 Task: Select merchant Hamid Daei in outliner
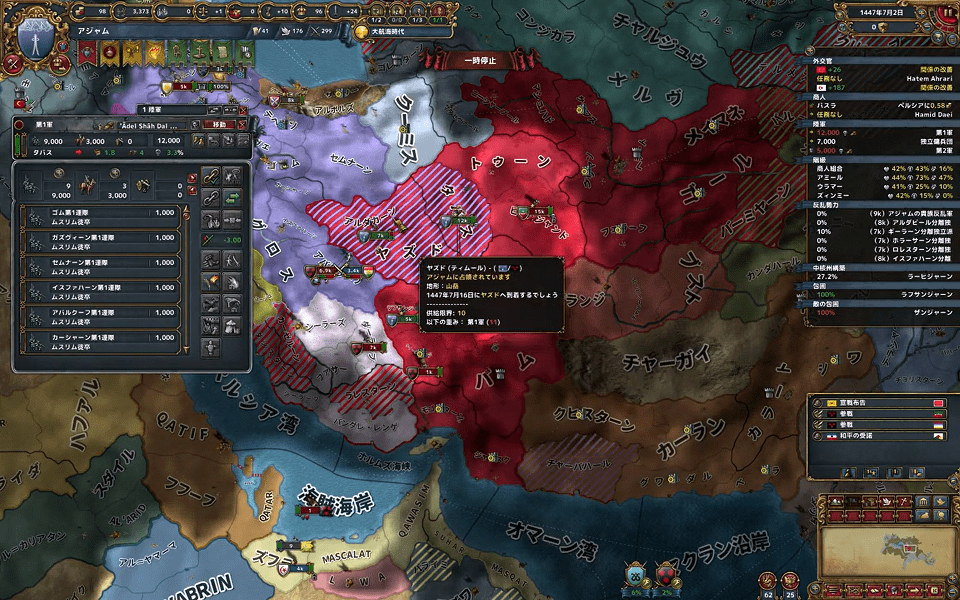880,115
